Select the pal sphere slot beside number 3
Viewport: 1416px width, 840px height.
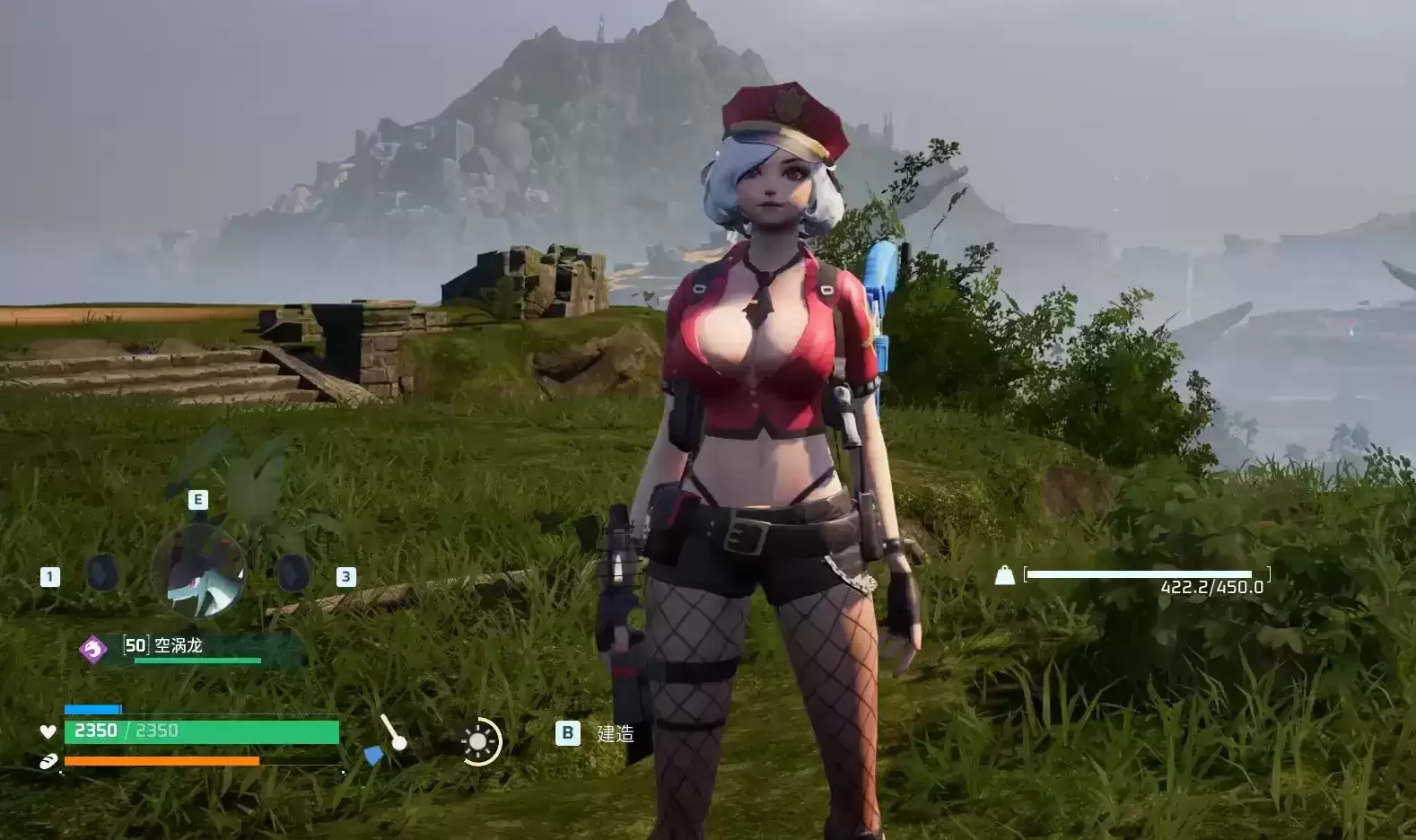292,573
